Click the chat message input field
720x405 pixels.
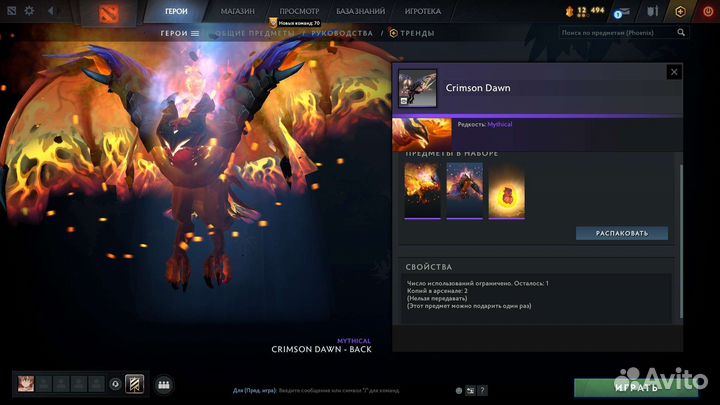pos(330,390)
